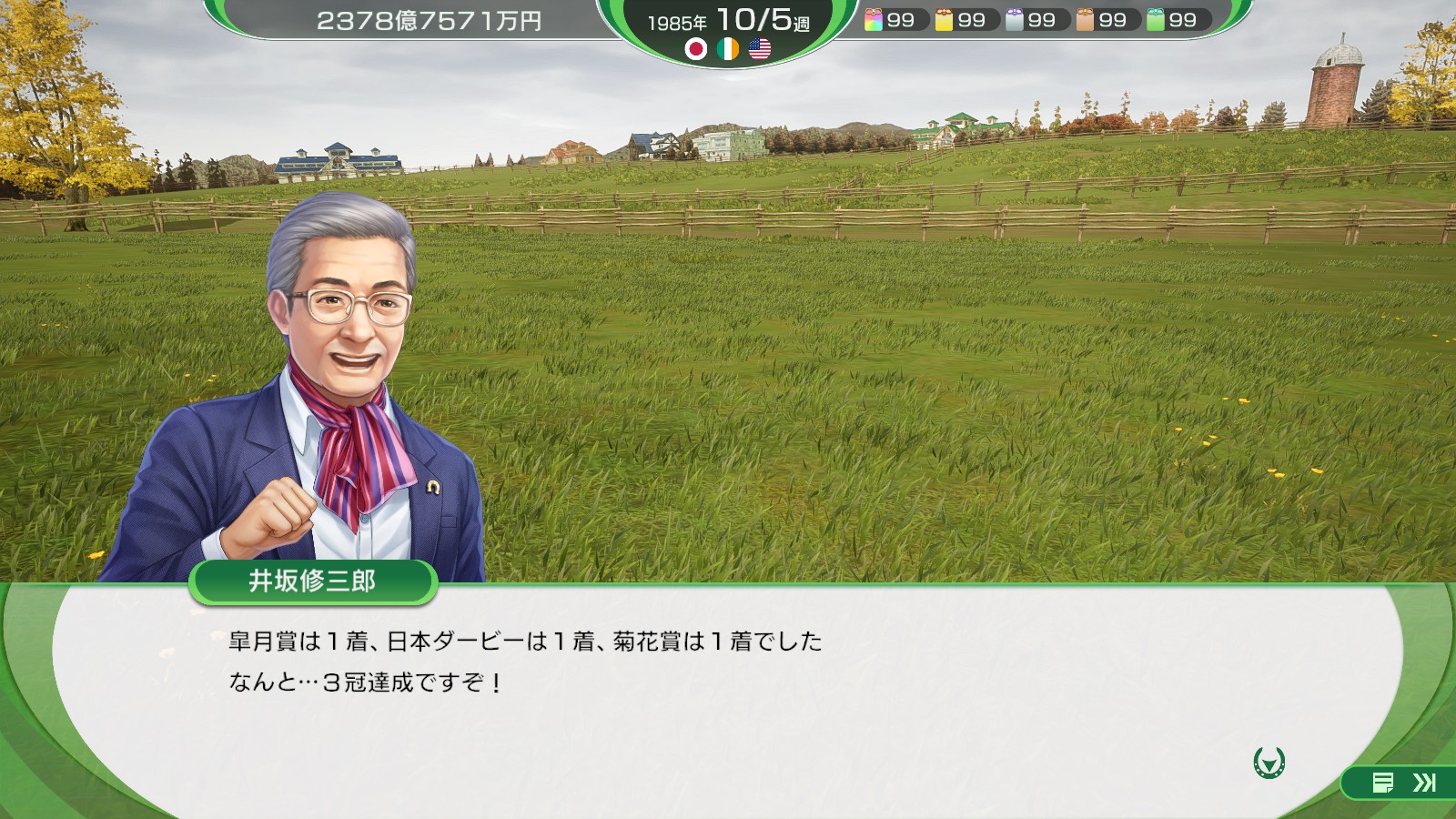The image size is (1456, 819).
Task: Advance dialogue with the horseshoe arrow icon
Action: click(1269, 762)
